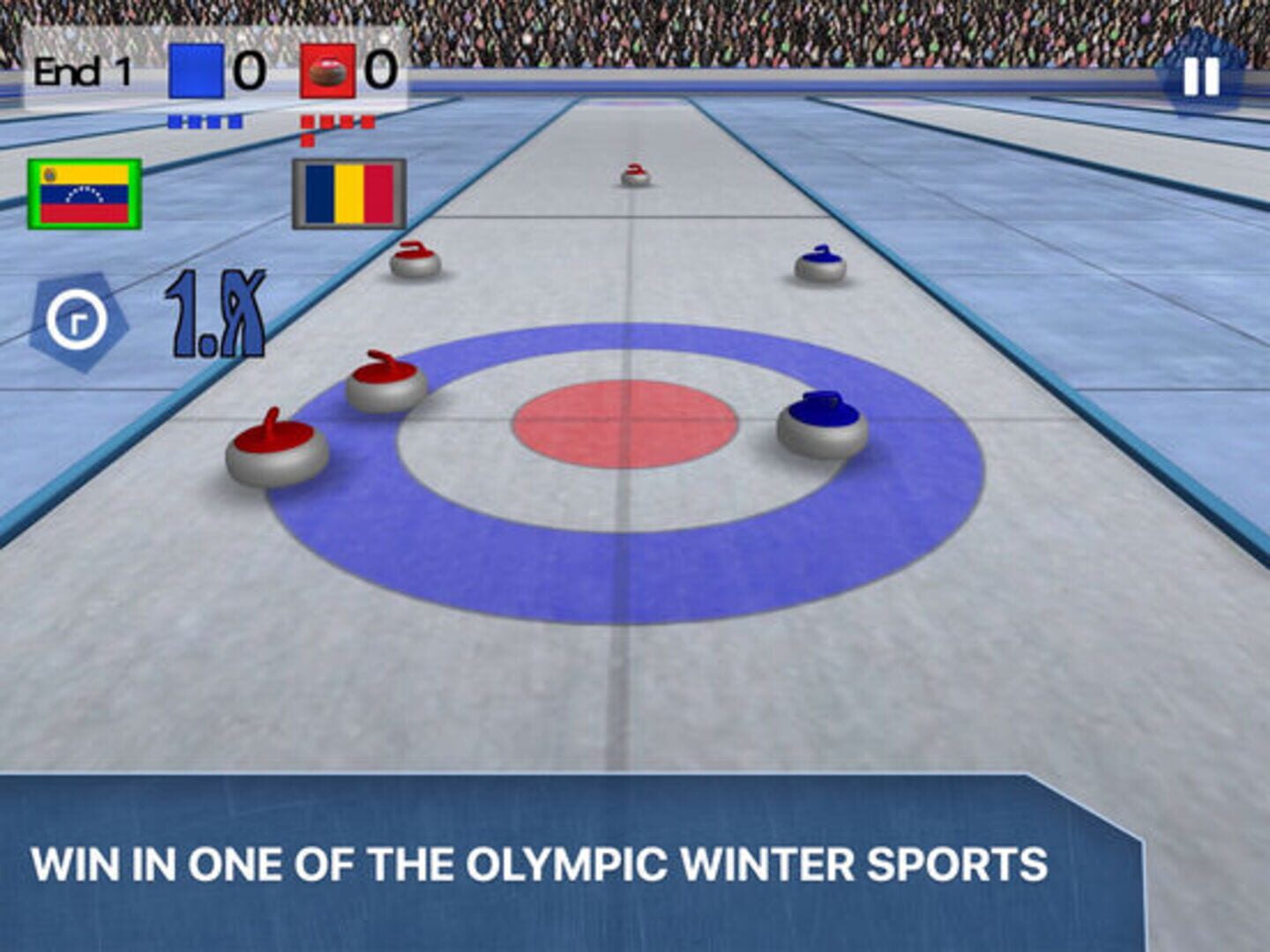1270x952 pixels.
Task: Toggle the 1.X game speed control
Action: click(215, 316)
